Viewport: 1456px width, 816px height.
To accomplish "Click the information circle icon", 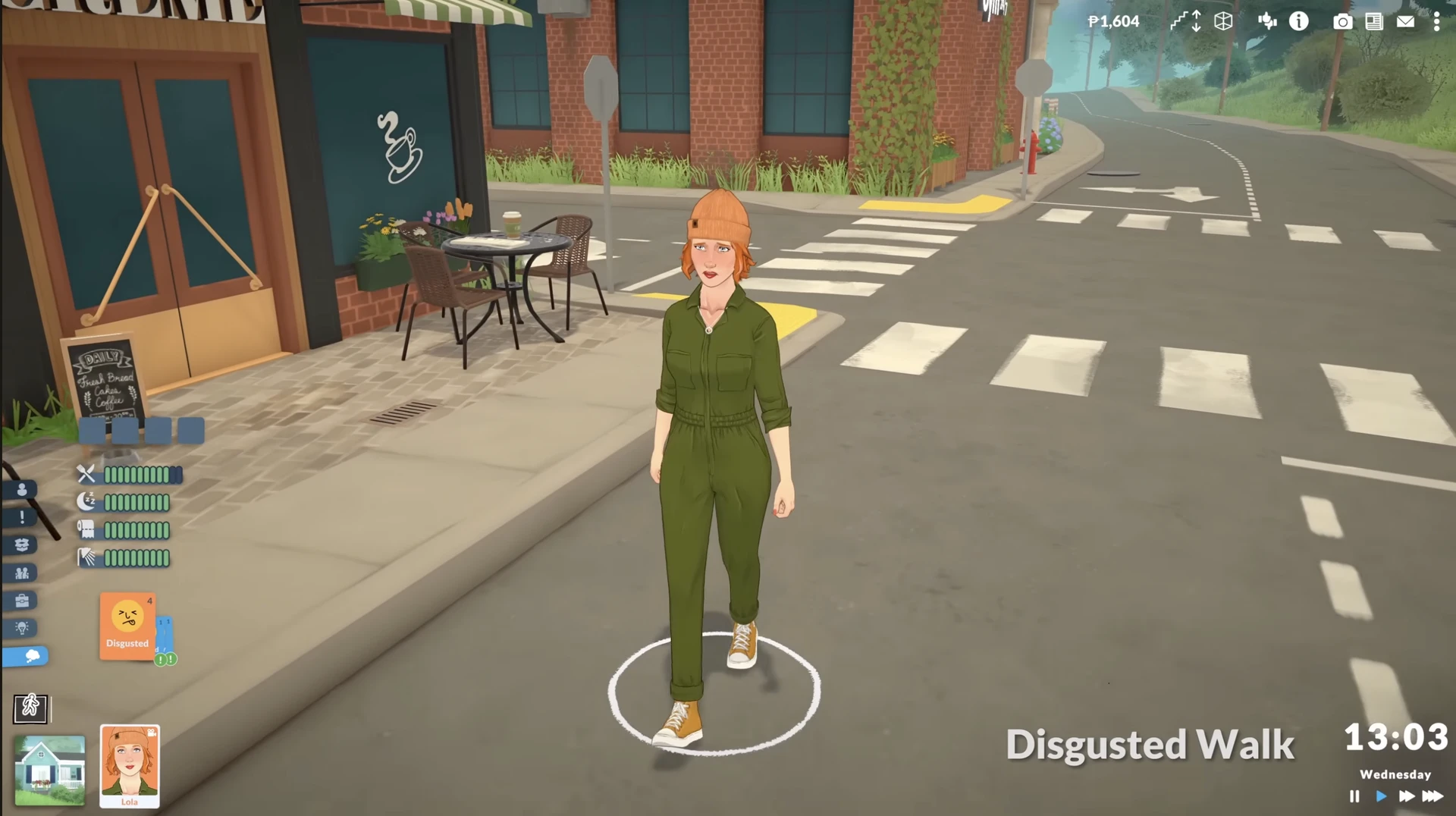I will [x=1299, y=21].
